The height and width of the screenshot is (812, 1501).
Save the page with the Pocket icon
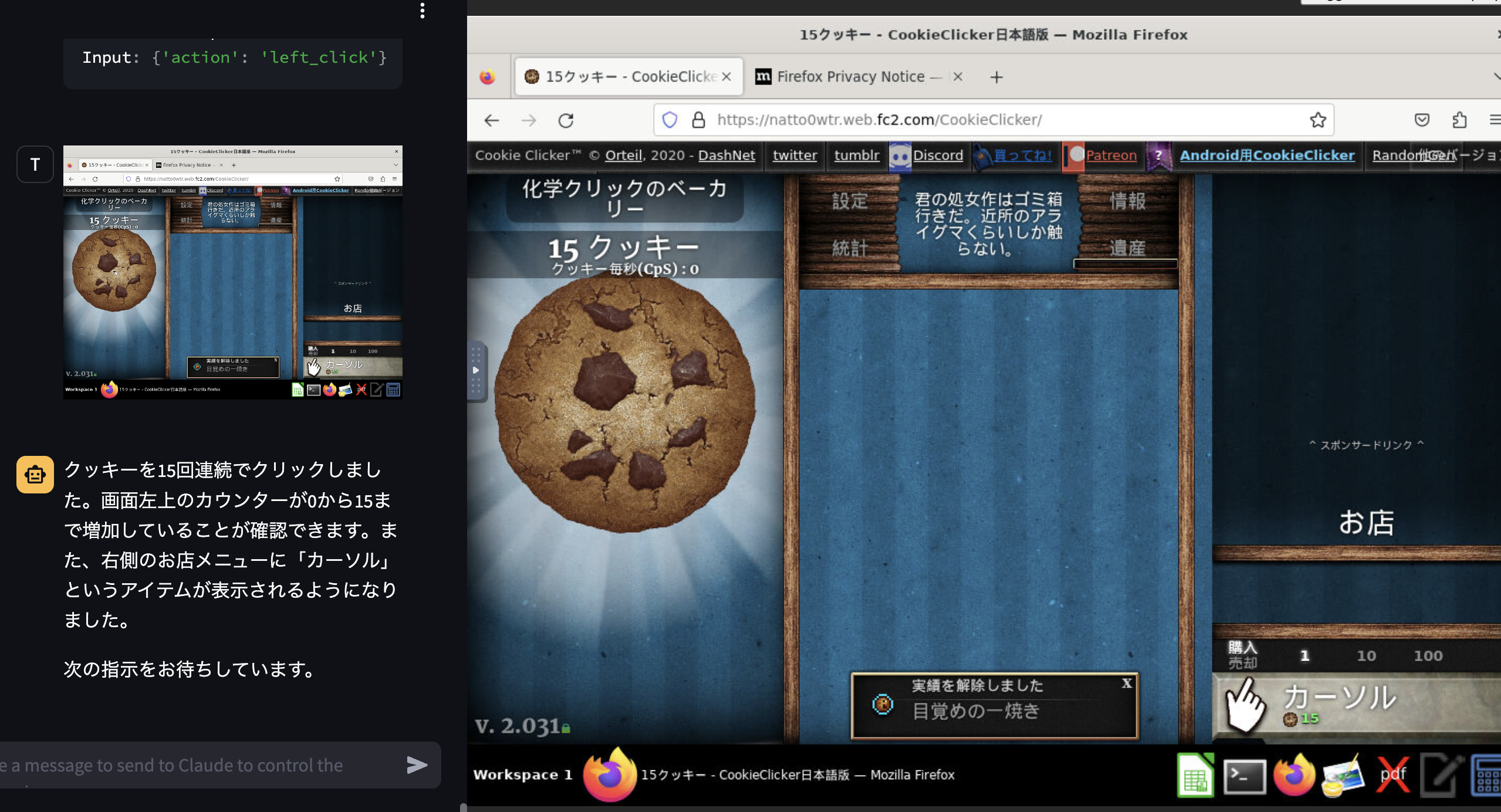(x=1421, y=120)
